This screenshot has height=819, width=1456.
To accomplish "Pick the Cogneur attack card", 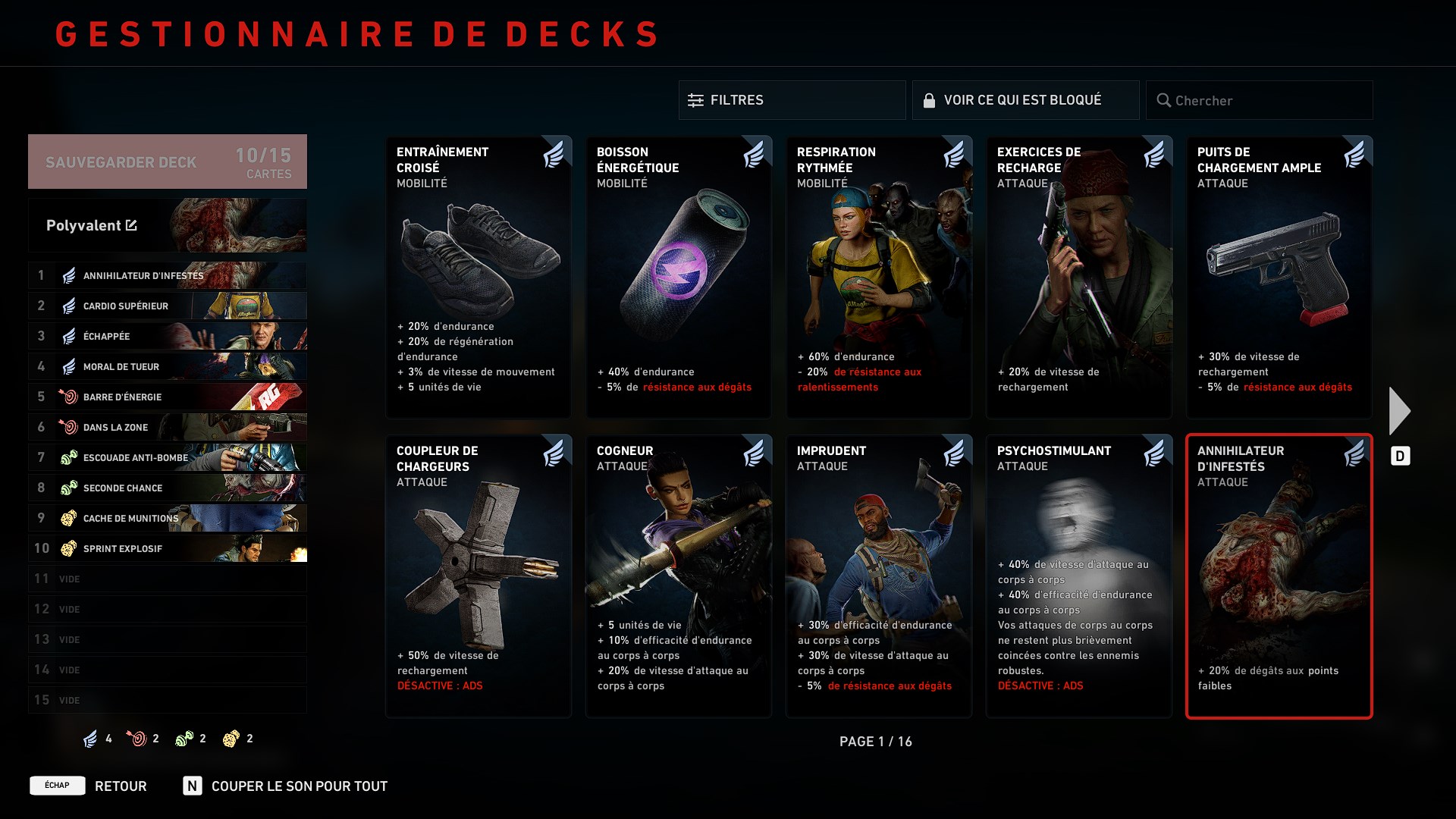I will [679, 576].
